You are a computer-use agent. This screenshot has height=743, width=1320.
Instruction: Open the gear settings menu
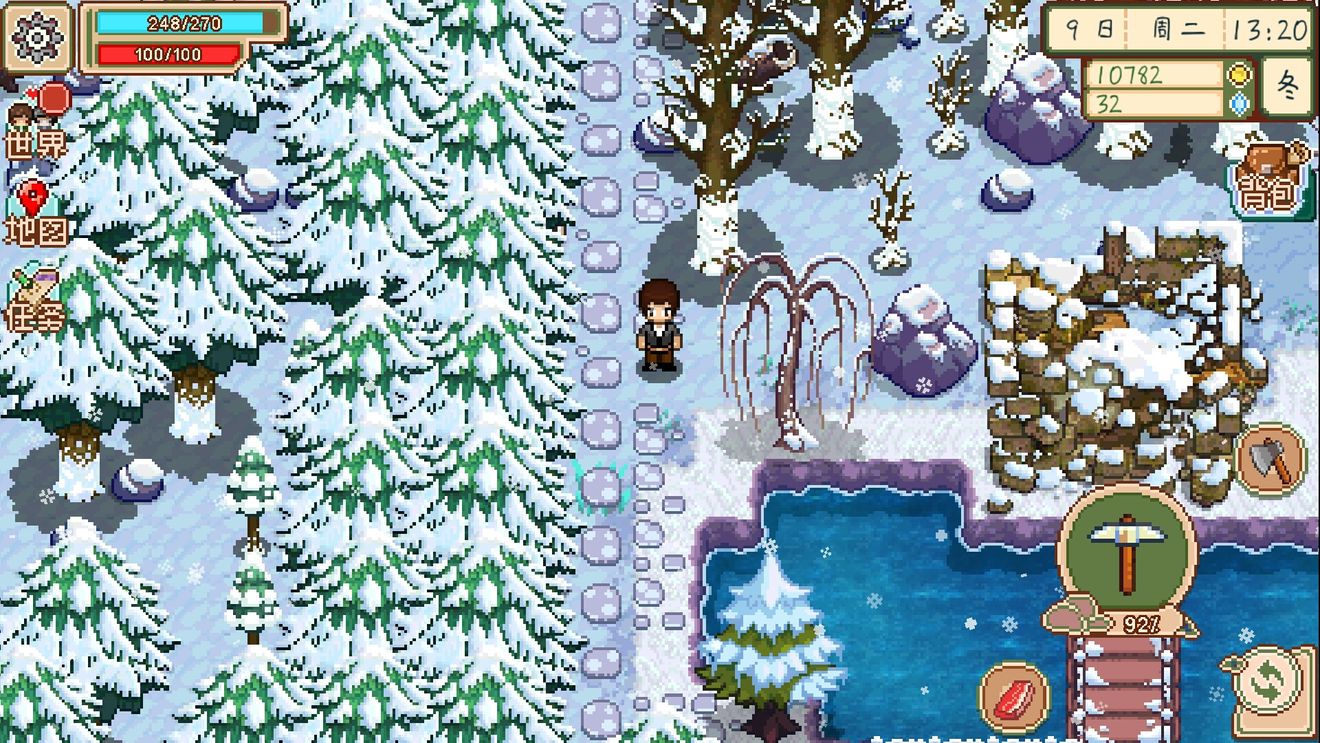(38, 38)
